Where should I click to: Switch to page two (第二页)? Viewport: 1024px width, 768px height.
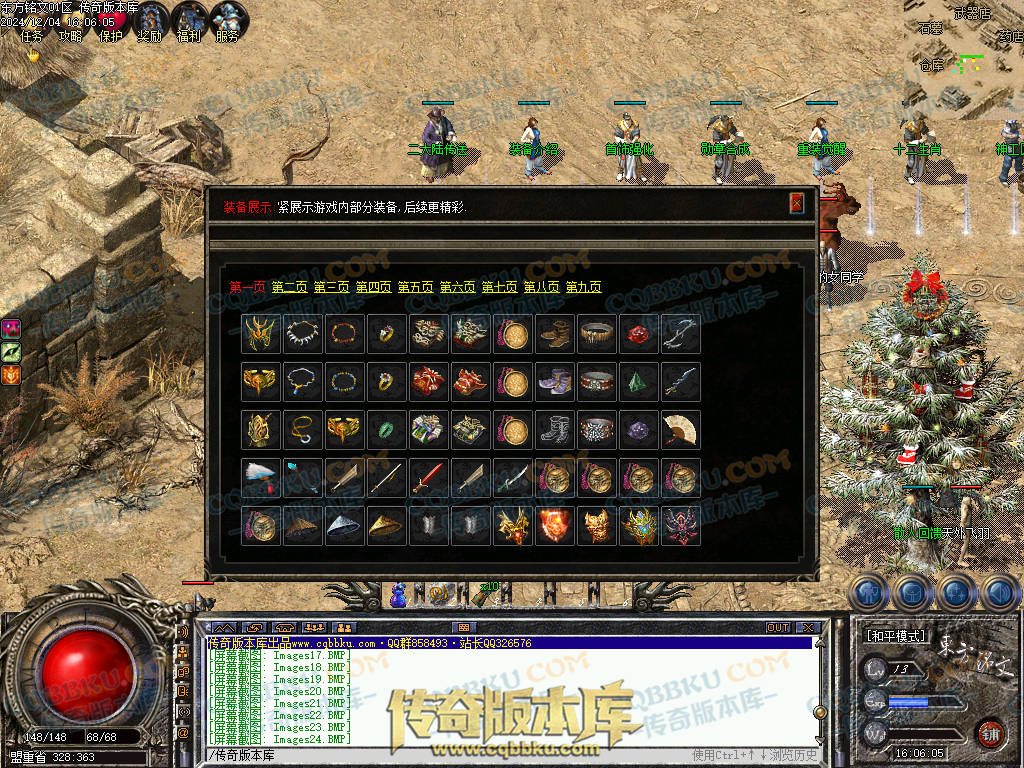tap(290, 287)
